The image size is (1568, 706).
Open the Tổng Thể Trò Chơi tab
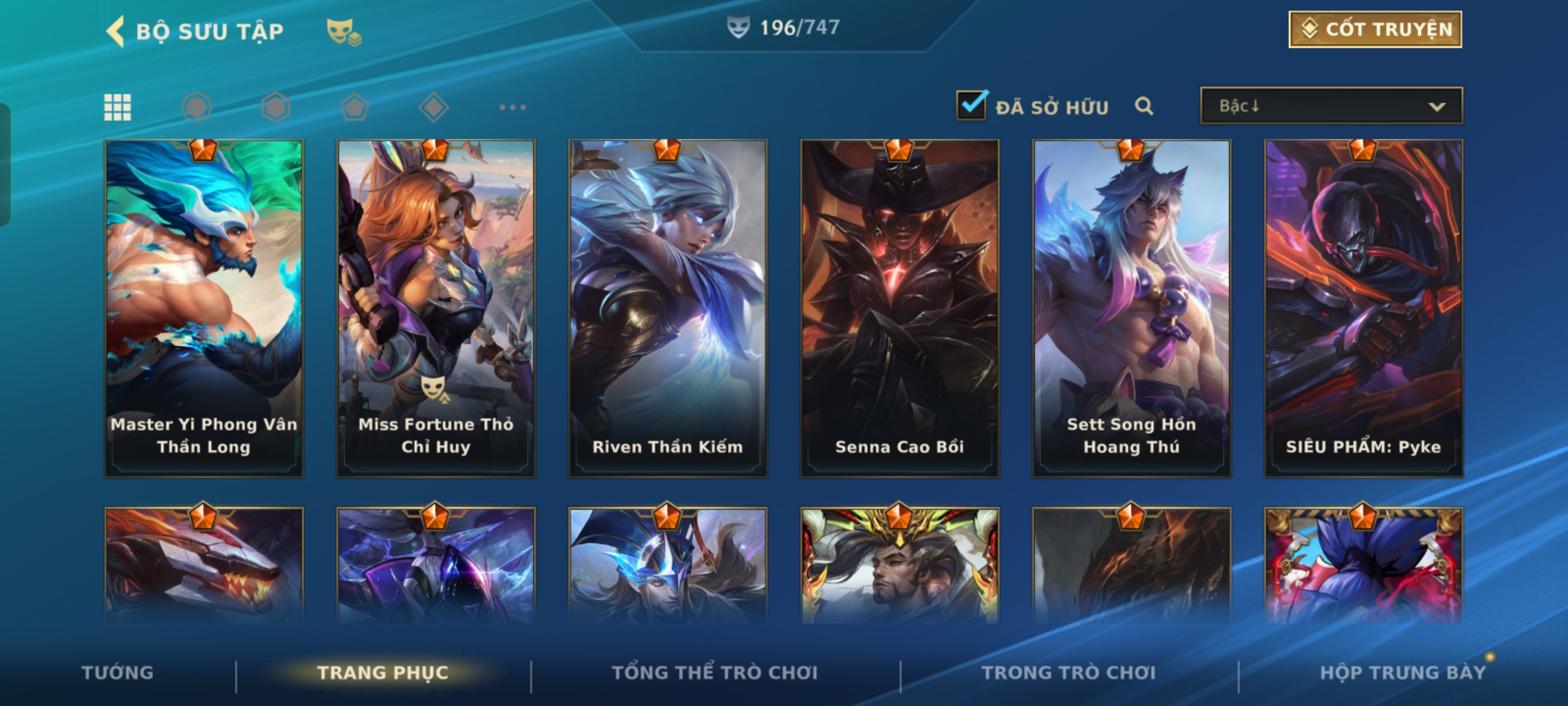[x=715, y=673]
